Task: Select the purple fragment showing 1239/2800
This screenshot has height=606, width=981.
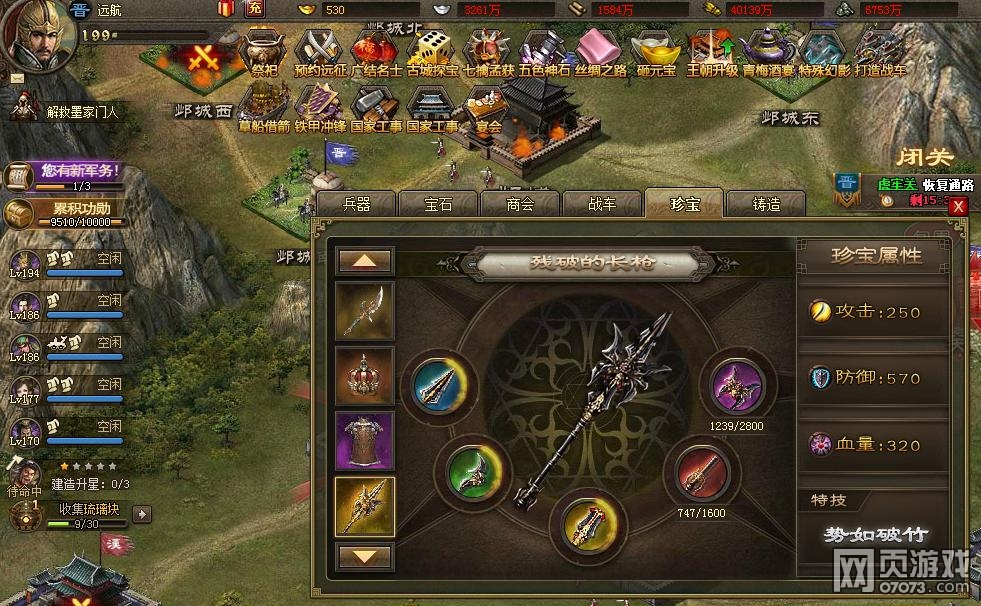Action: (738, 385)
